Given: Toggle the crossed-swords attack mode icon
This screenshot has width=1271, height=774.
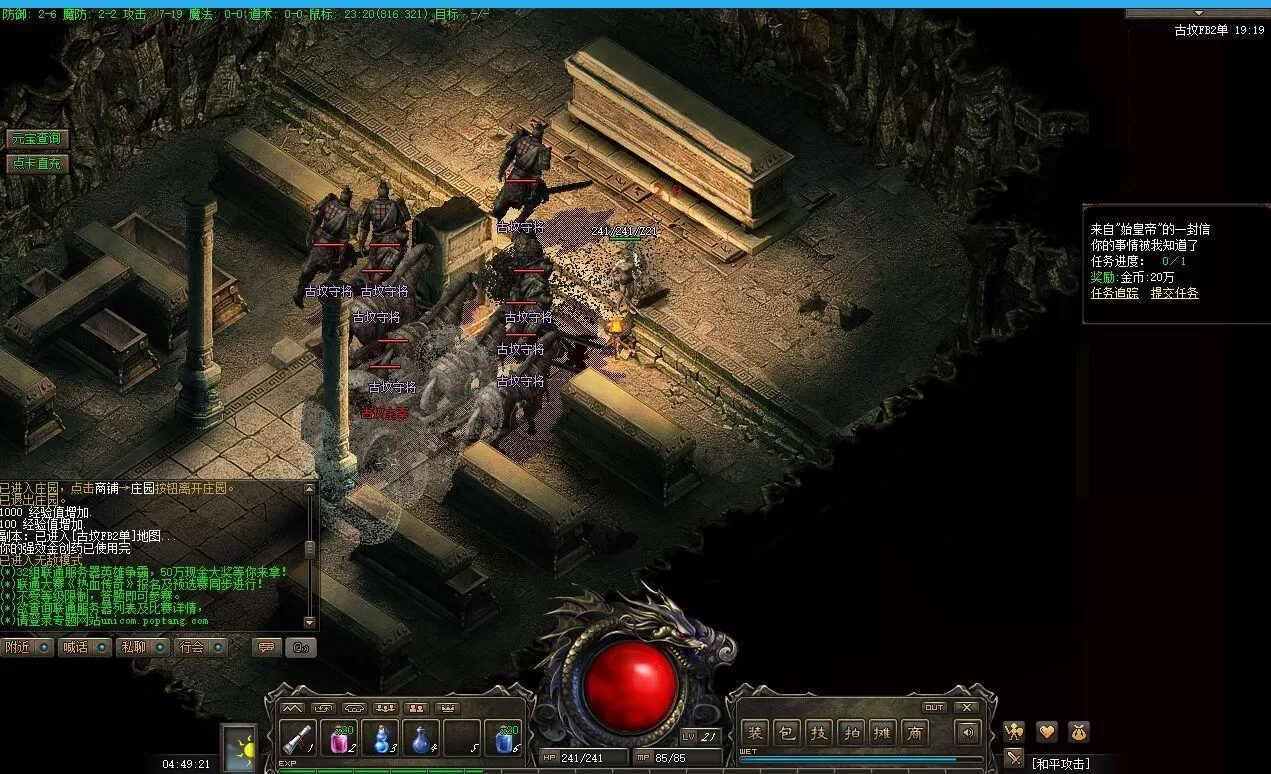Looking at the screenshot, I should (x=1014, y=758).
